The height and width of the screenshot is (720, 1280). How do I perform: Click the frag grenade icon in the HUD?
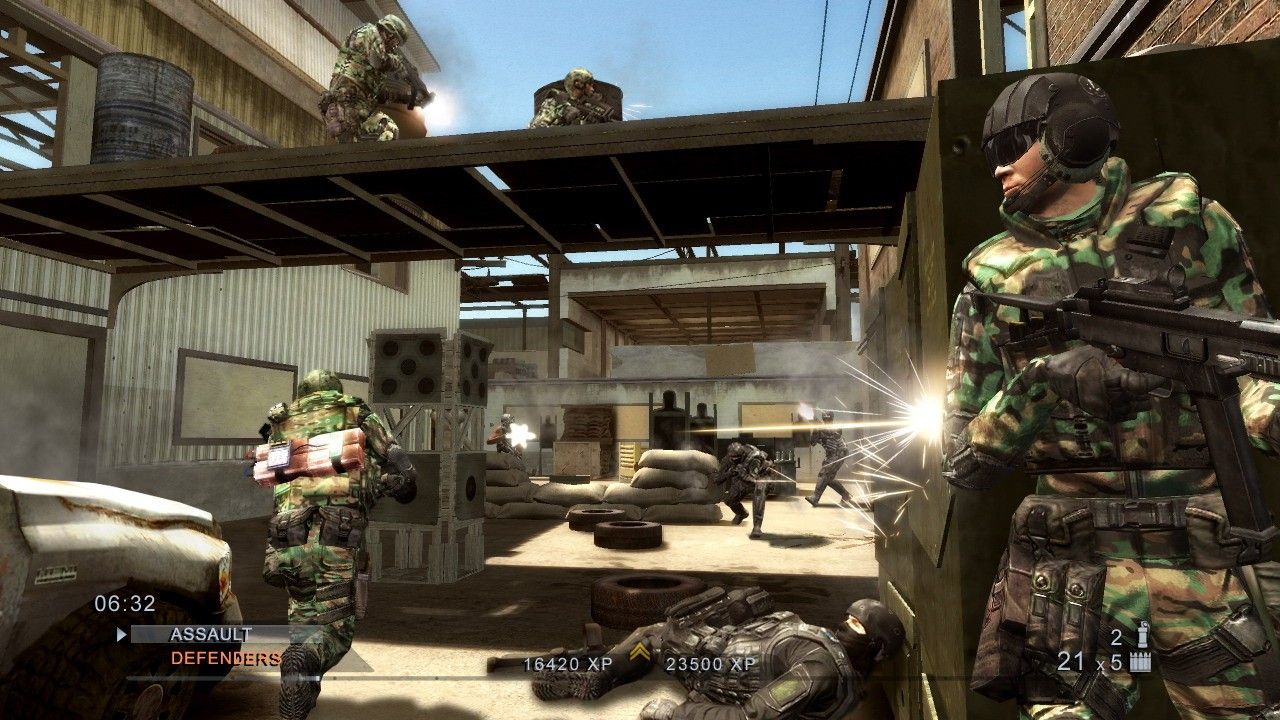1143,634
